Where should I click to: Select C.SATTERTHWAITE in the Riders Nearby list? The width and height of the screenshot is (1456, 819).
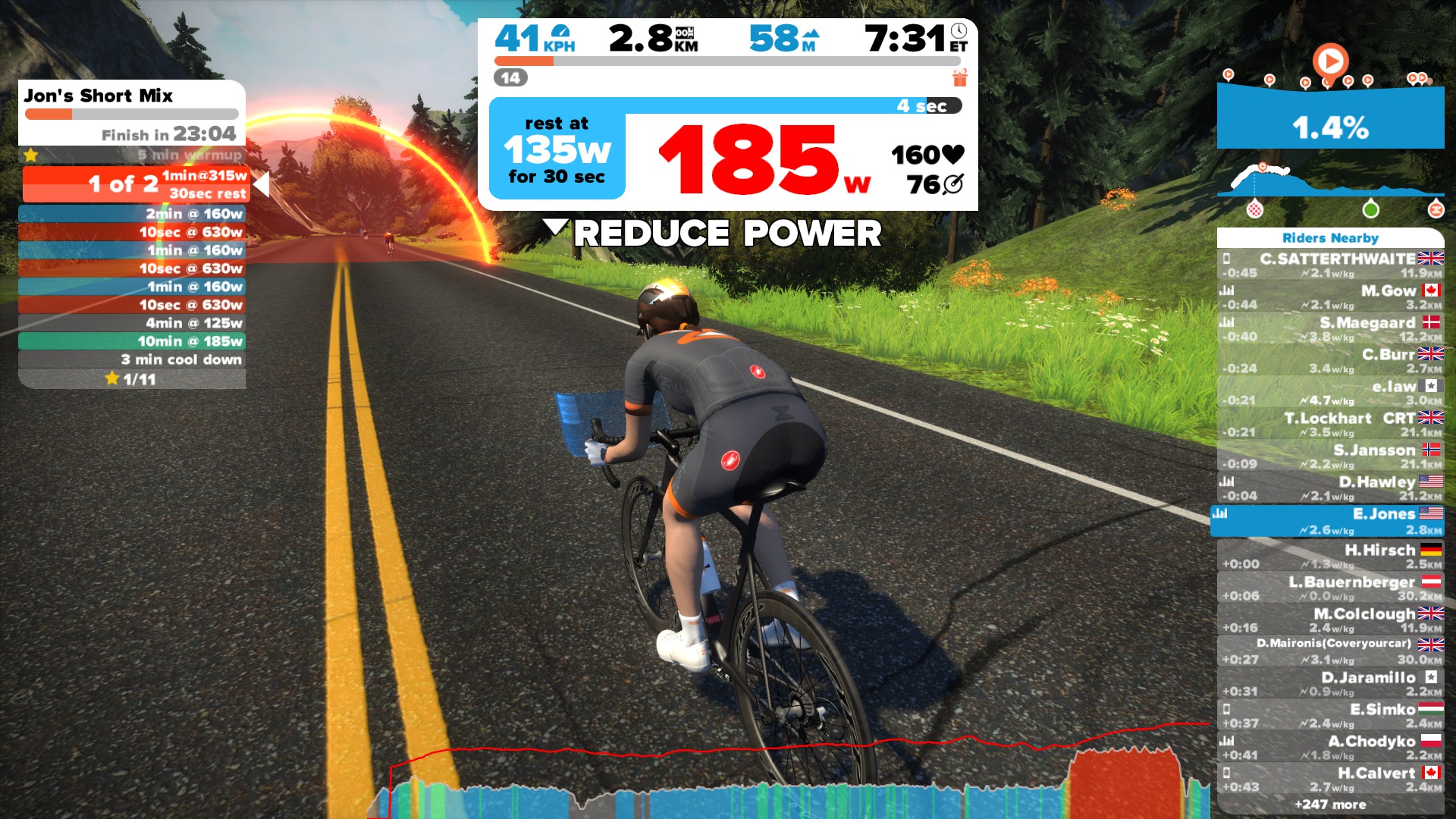1331,265
